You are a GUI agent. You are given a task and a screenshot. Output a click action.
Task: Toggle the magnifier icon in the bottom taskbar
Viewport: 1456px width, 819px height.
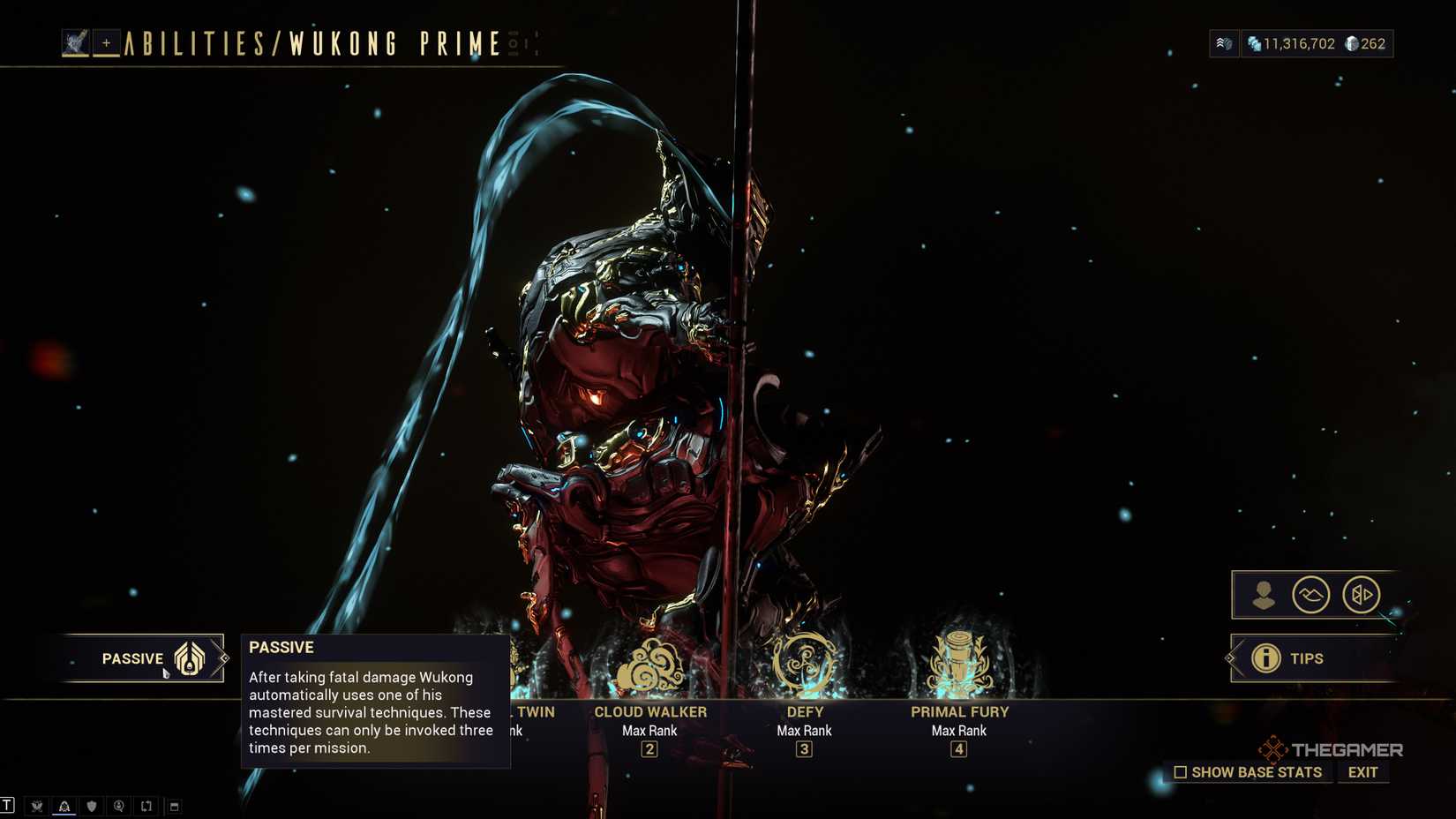pos(119,805)
